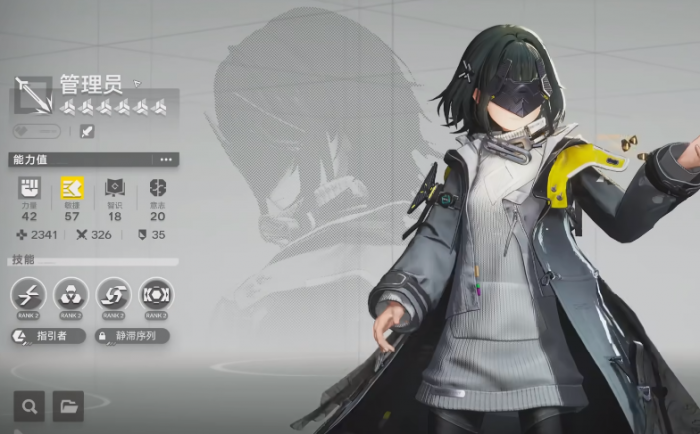Open the locked 静滞序列 button
Image resolution: width=700 pixels, height=434 pixels.
[x=133, y=337]
